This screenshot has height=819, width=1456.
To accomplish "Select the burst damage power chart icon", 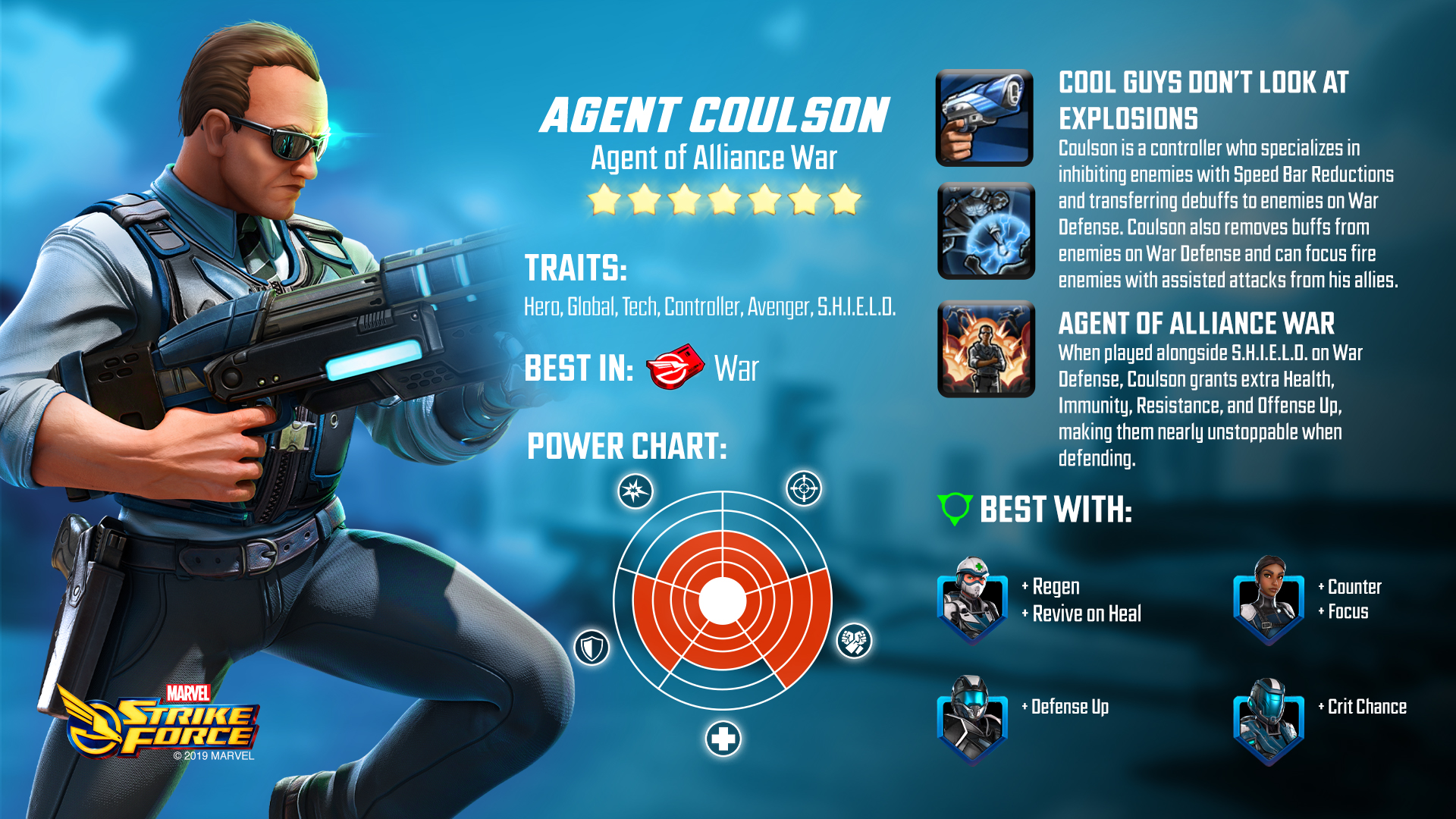I will 635,491.
